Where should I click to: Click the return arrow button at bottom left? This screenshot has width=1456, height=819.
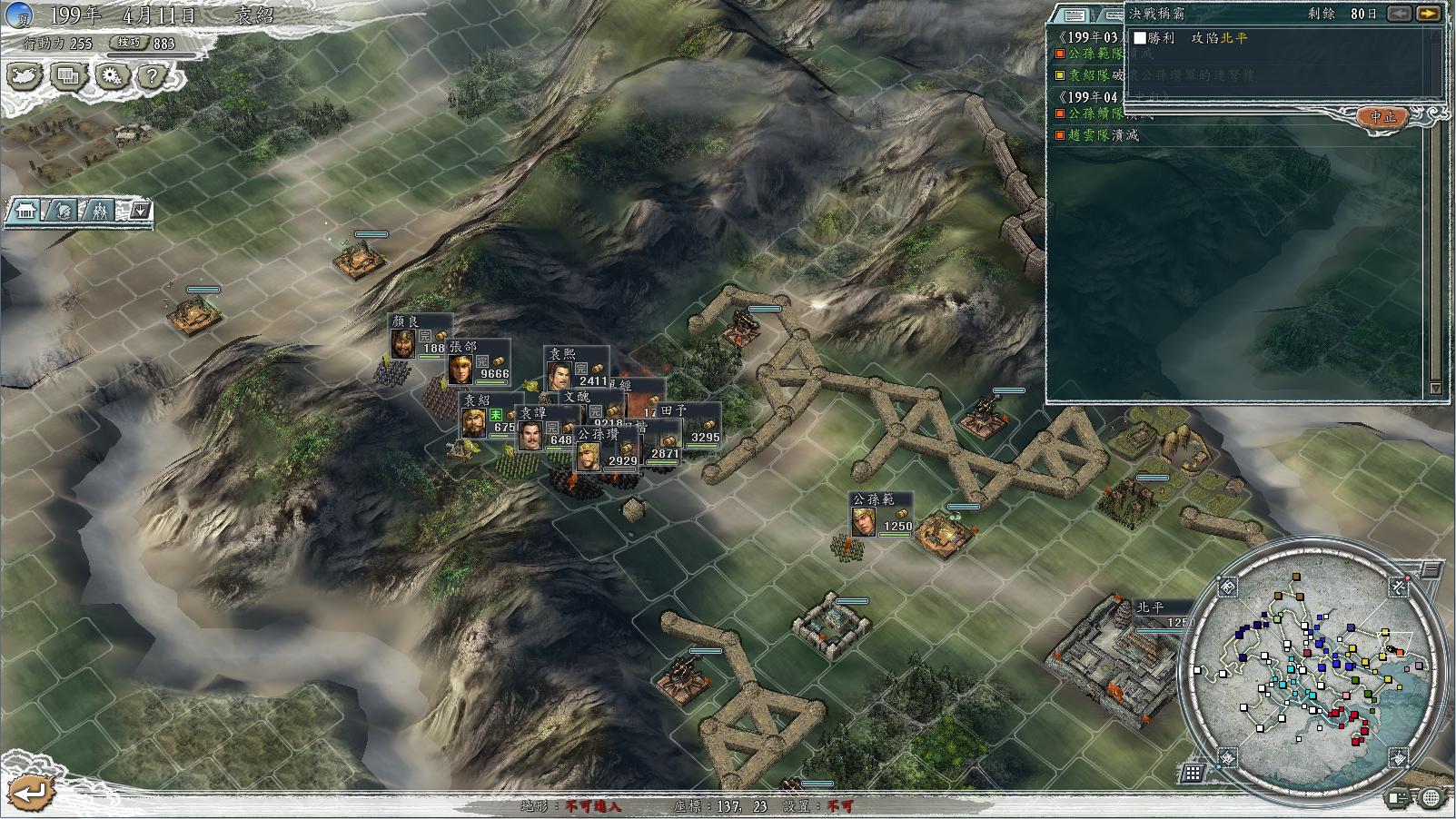point(30,792)
